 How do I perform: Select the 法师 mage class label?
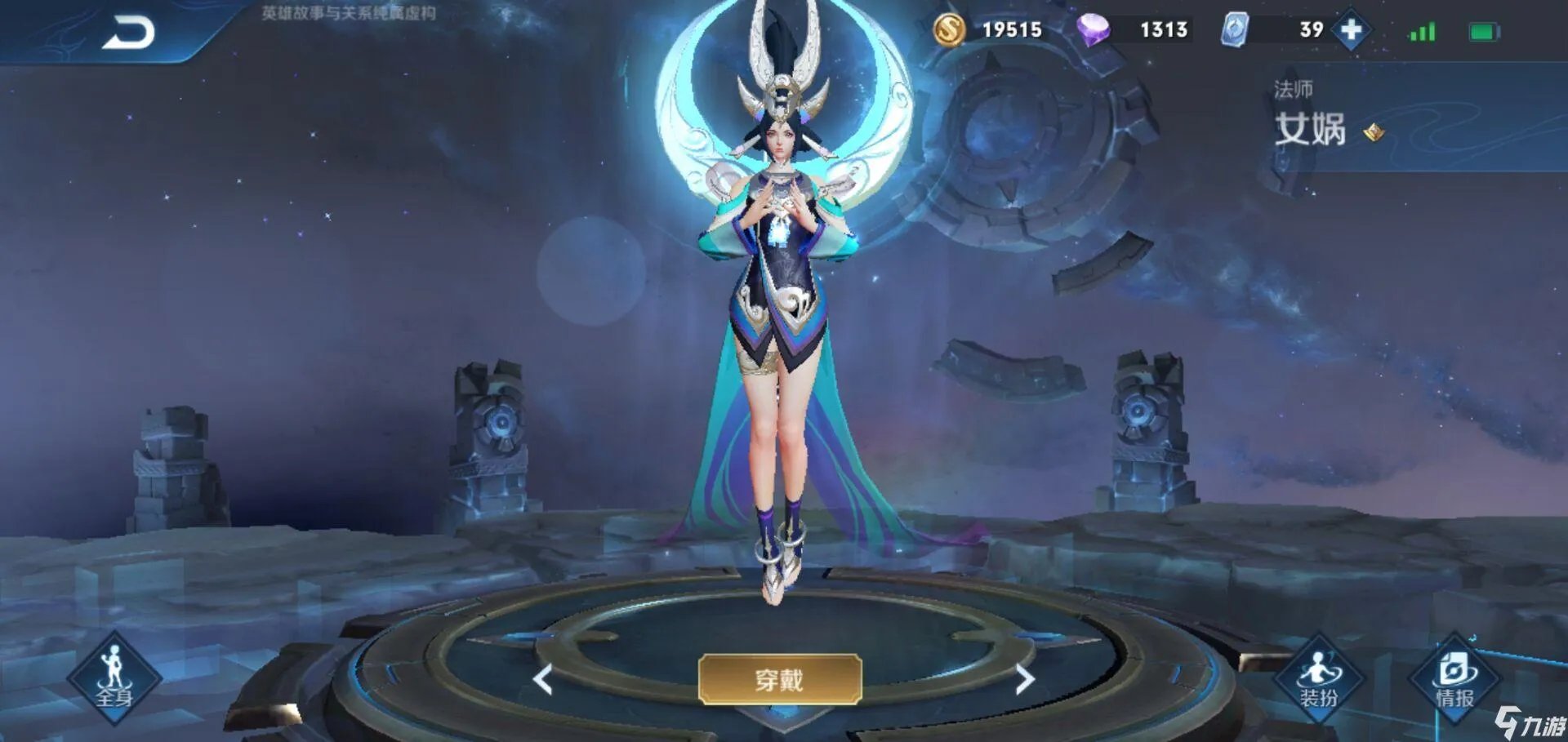coord(1293,90)
